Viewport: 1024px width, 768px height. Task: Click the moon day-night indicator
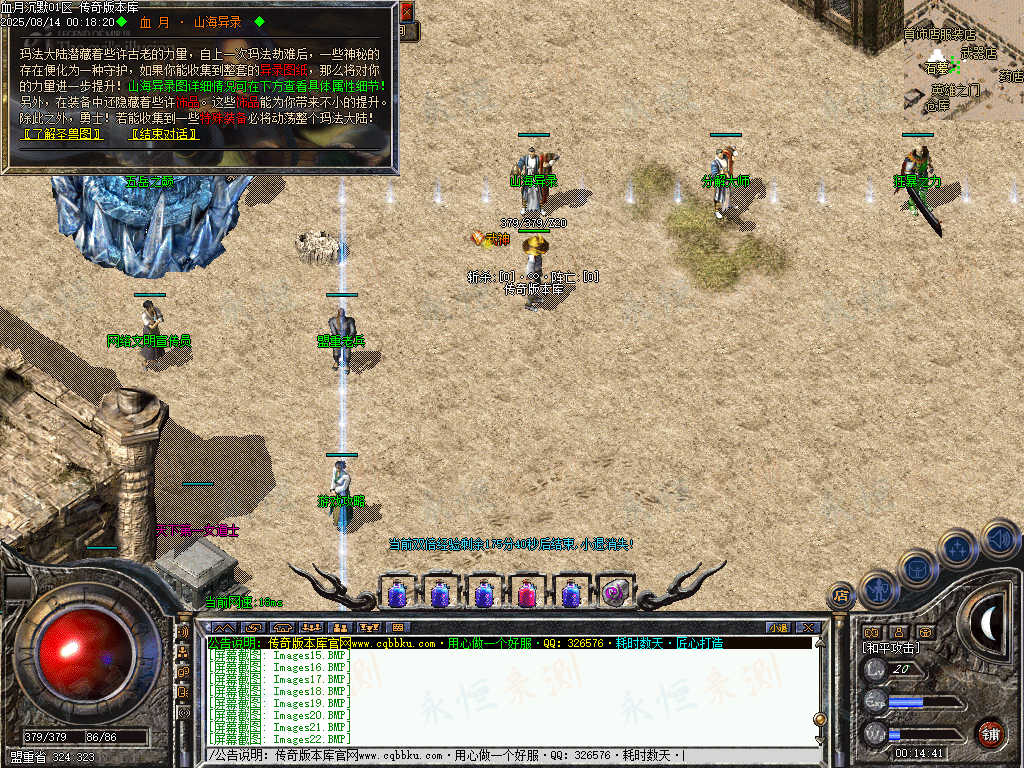(988, 623)
